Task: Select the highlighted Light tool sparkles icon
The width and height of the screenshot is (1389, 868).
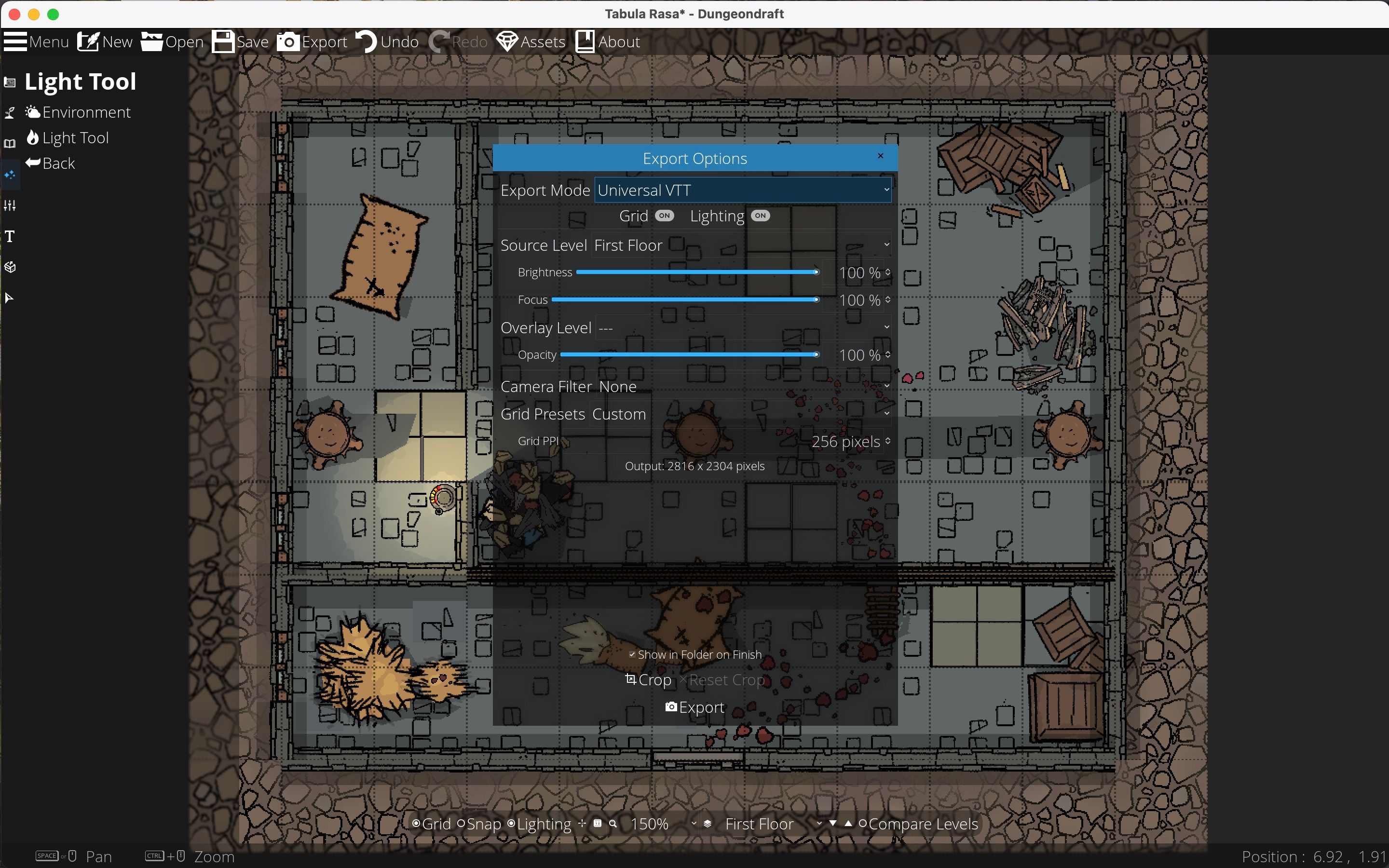Action: click(x=10, y=175)
